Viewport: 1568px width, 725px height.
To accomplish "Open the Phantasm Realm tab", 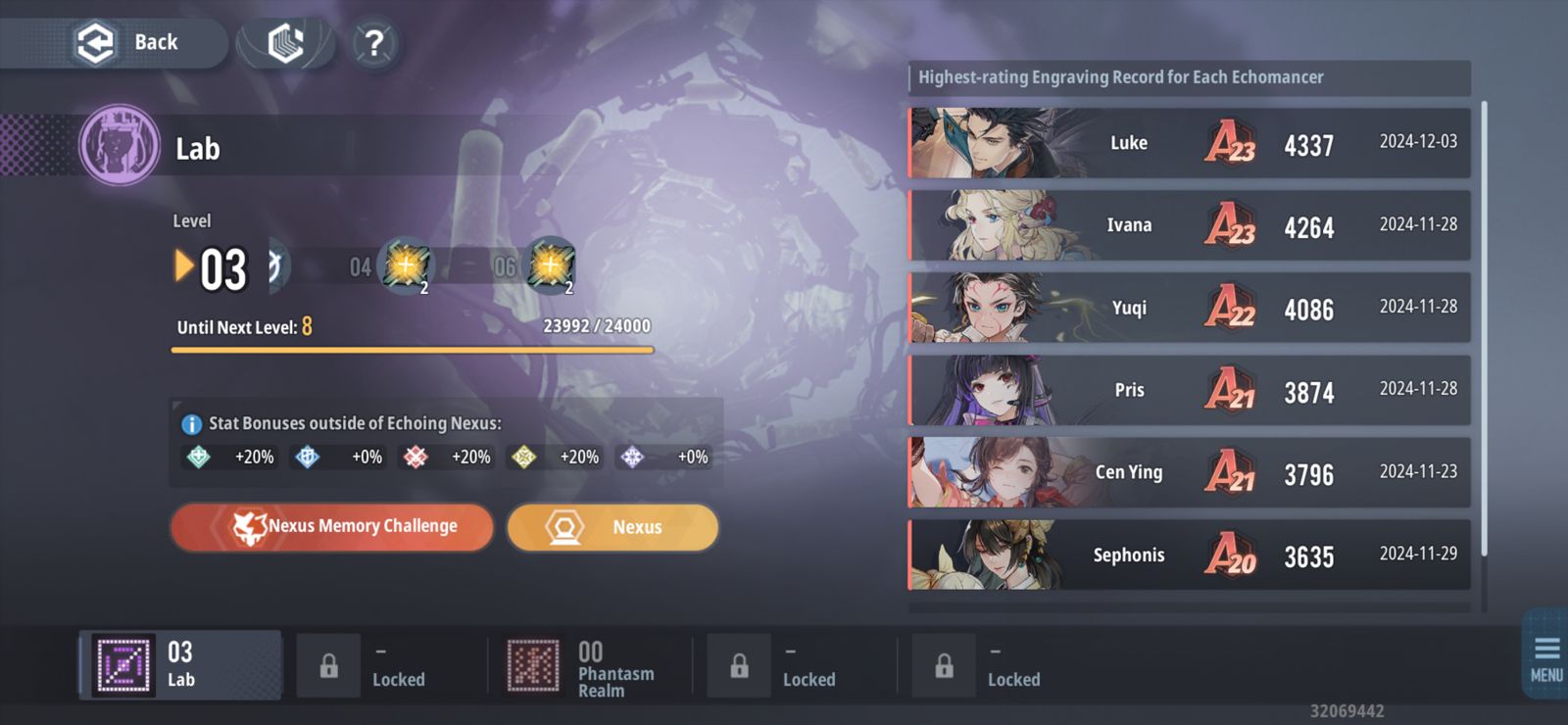I will point(588,664).
